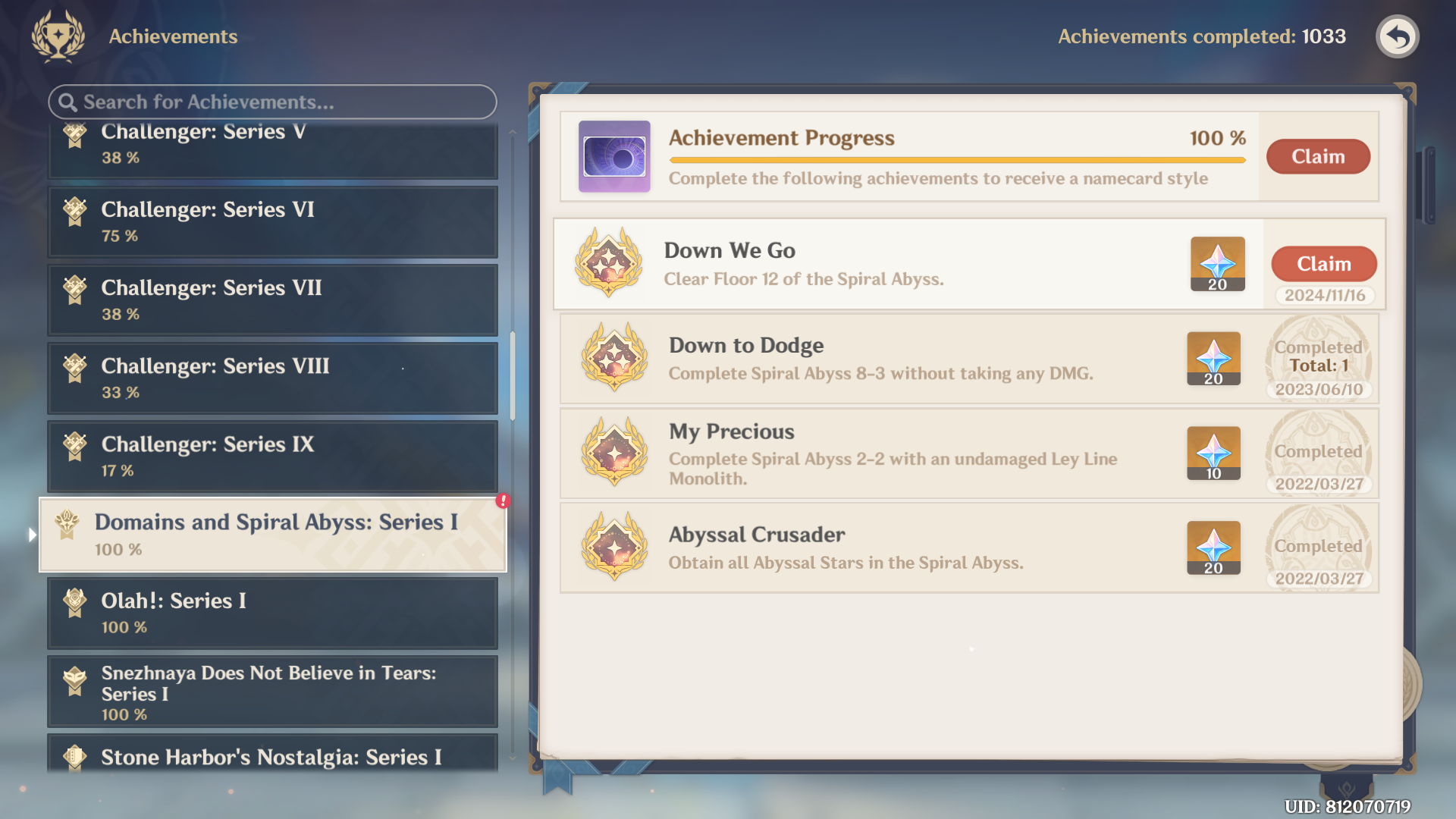This screenshot has height=819, width=1456.
Task: Claim the Down We Go achievement reward
Action: coord(1323,264)
